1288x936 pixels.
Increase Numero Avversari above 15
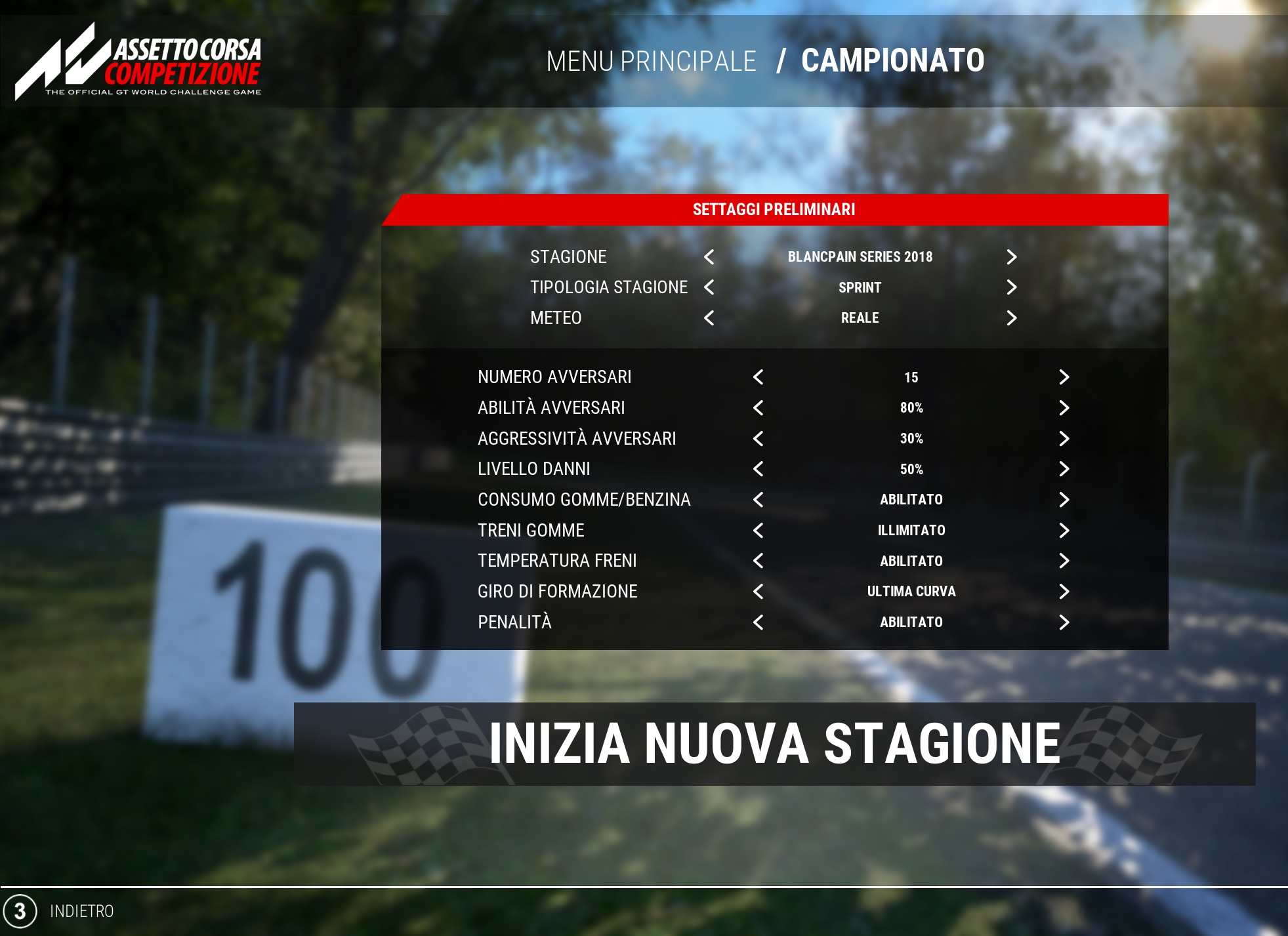click(1064, 377)
